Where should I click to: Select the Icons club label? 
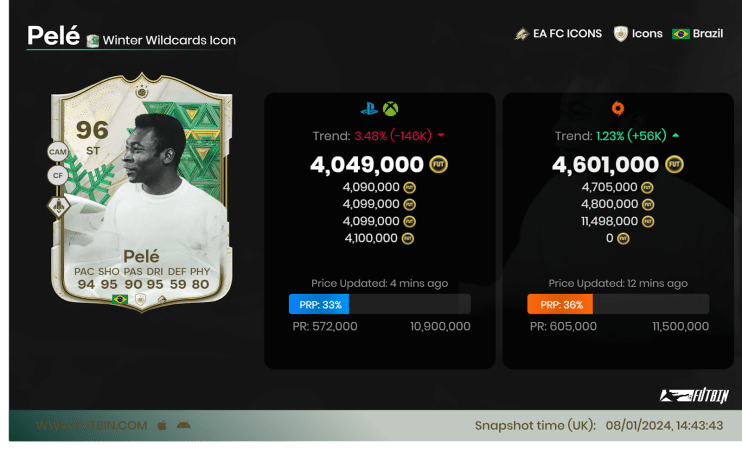(639, 33)
